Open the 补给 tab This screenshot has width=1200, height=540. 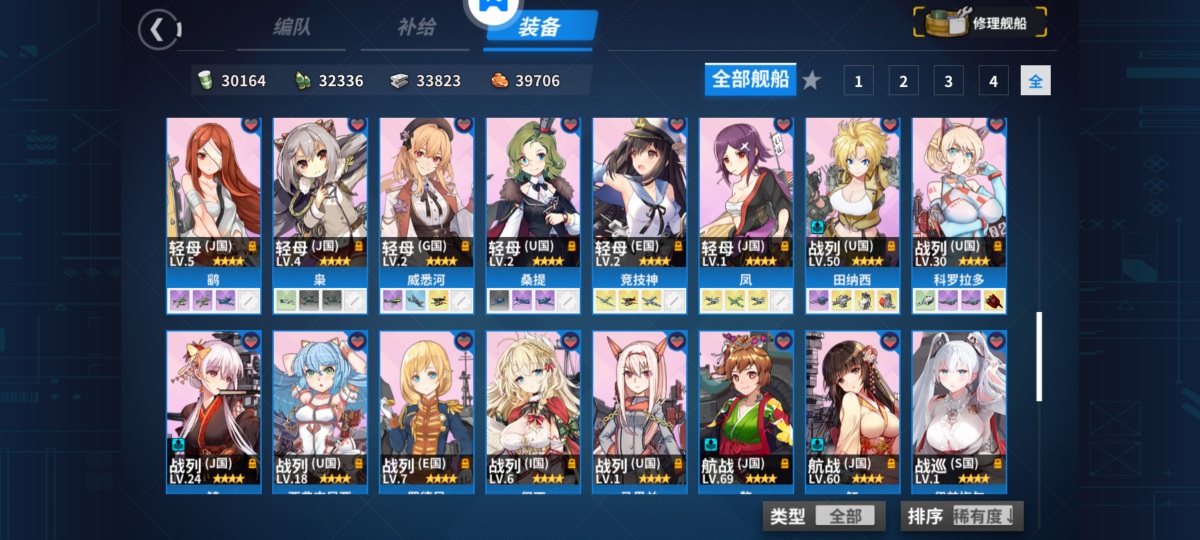coord(416,27)
